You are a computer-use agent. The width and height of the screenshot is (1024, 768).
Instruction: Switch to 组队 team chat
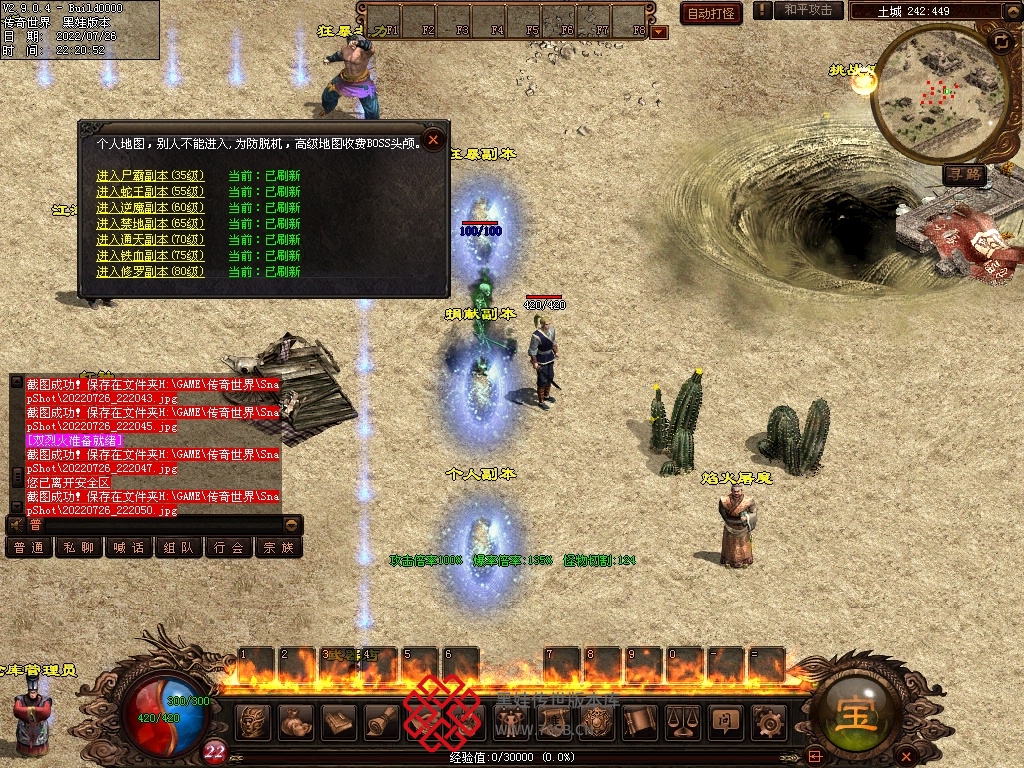click(x=179, y=548)
